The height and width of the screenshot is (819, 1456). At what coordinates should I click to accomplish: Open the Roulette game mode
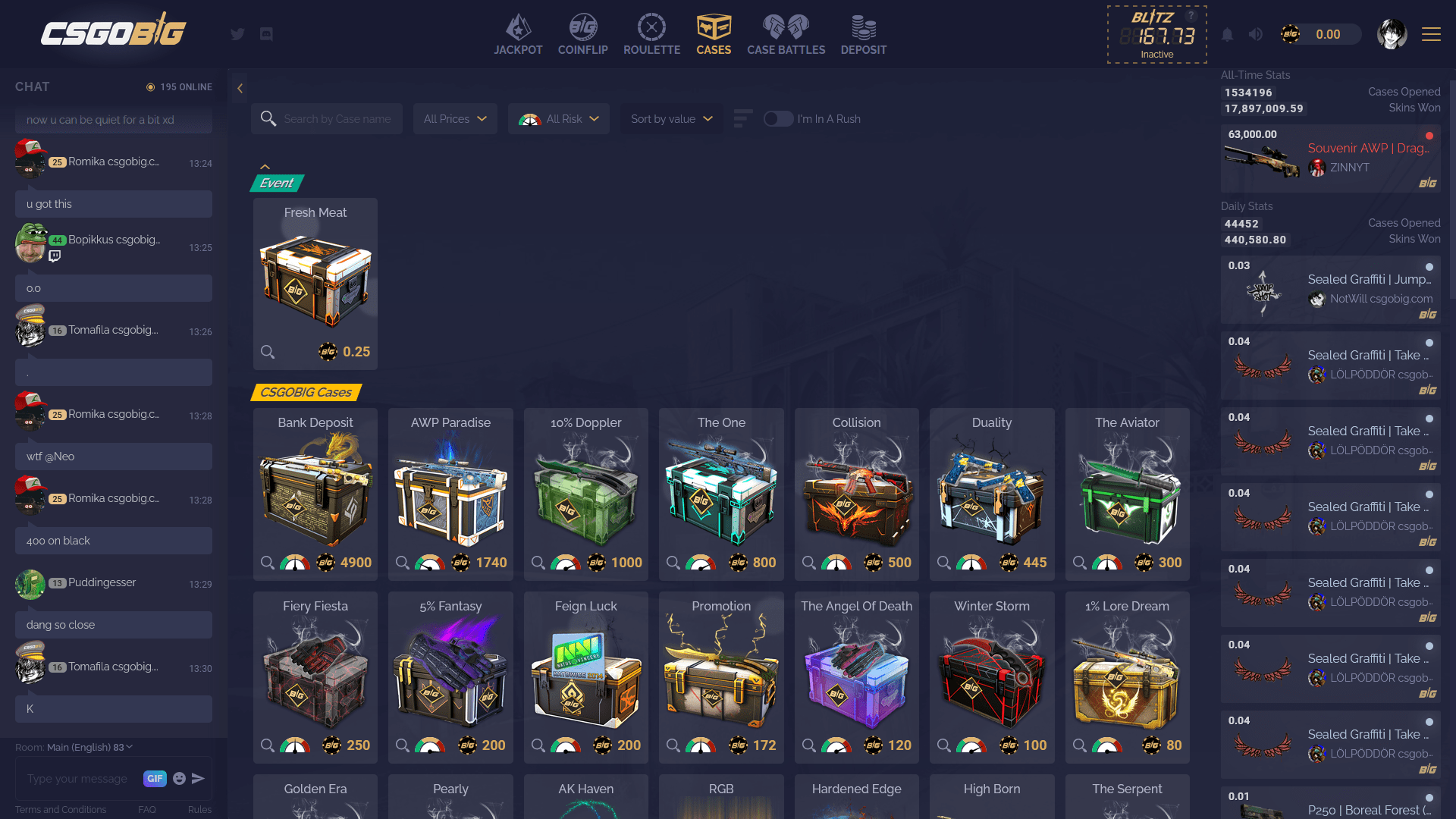click(651, 33)
